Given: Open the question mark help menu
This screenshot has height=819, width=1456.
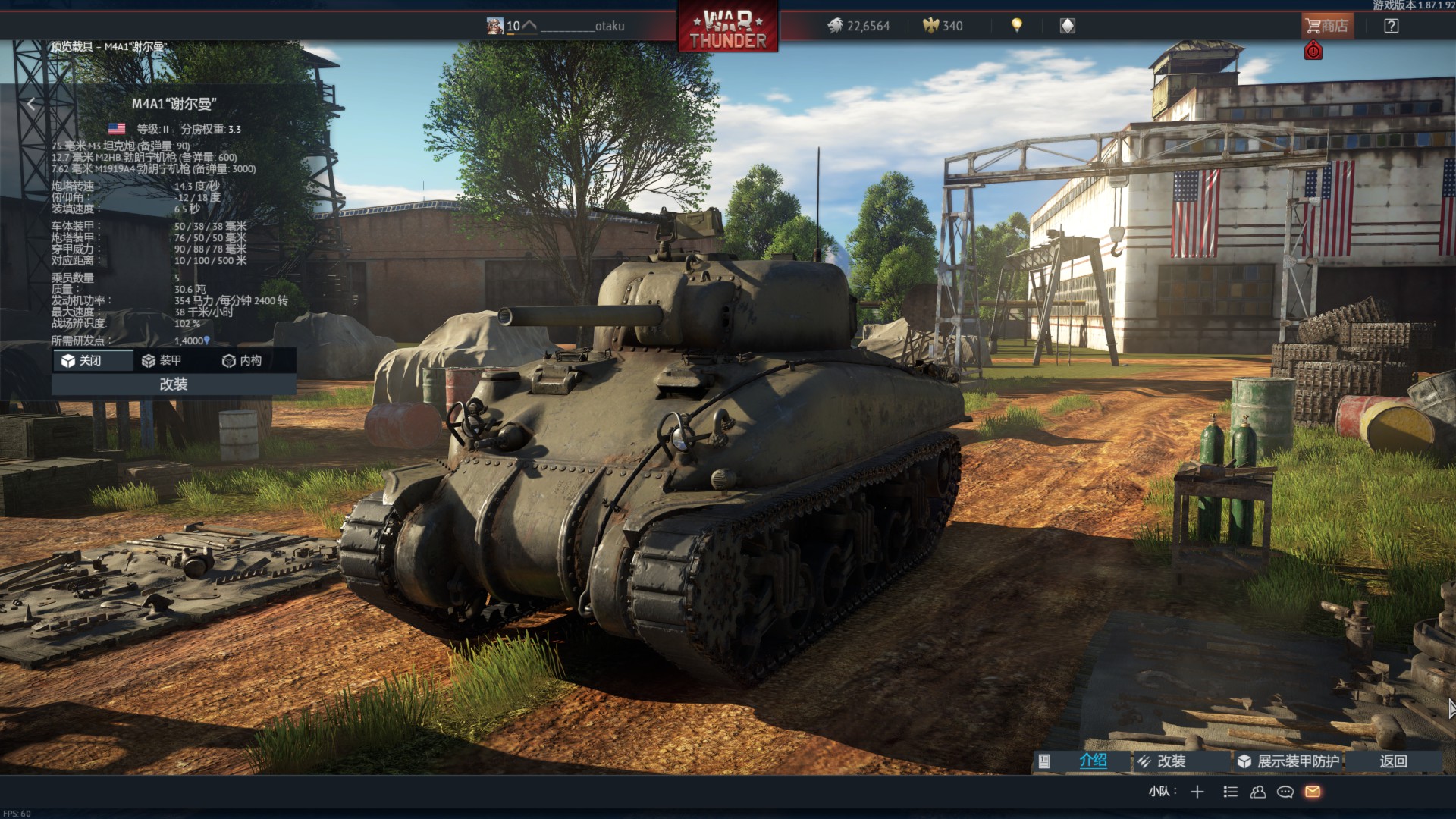Looking at the screenshot, I should (x=1391, y=26).
